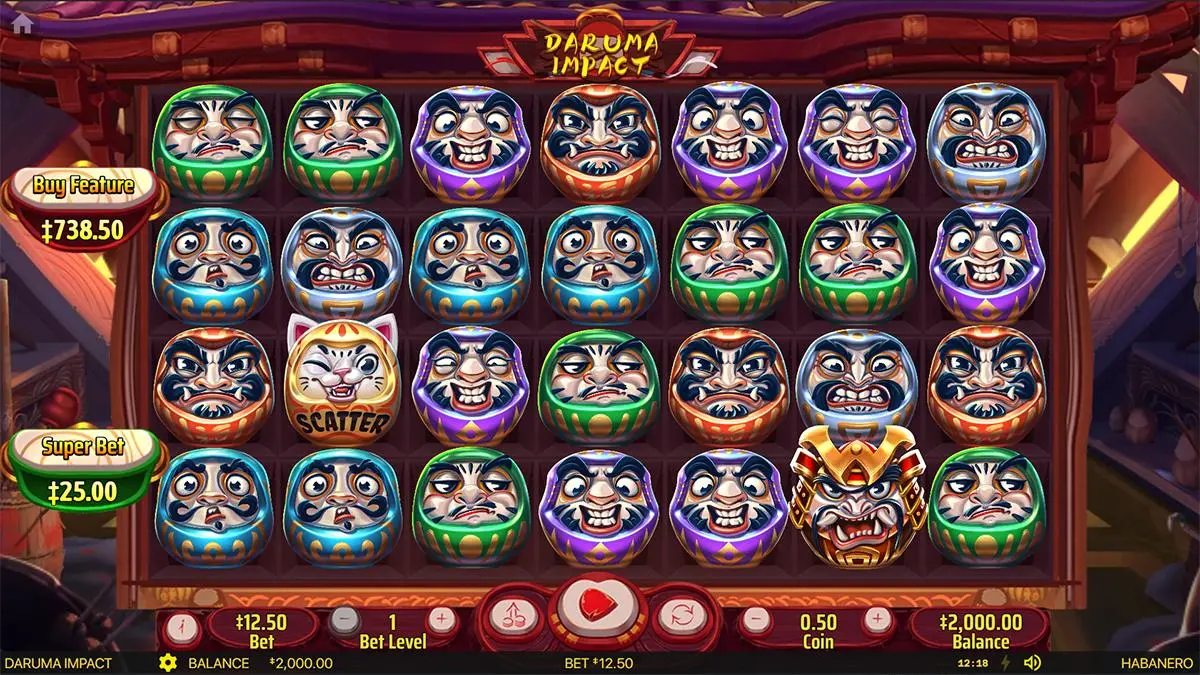Raise the Coin value
The width and height of the screenshot is (1200, 675).
pyautogui.click(x=877, y=620)
